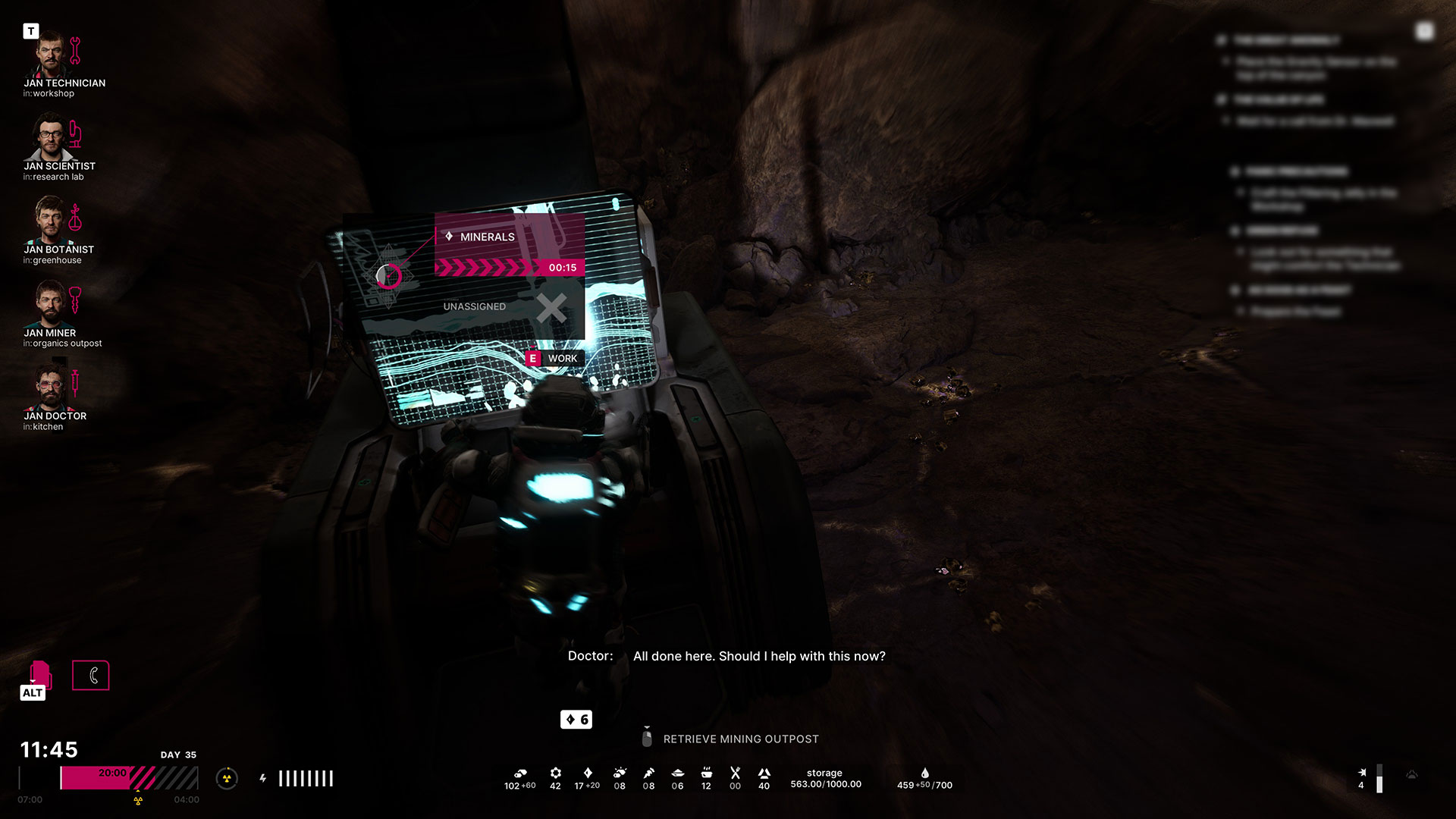Click the radiation indicator beside the clock
1456x819 pixels.
click(227, 778)
